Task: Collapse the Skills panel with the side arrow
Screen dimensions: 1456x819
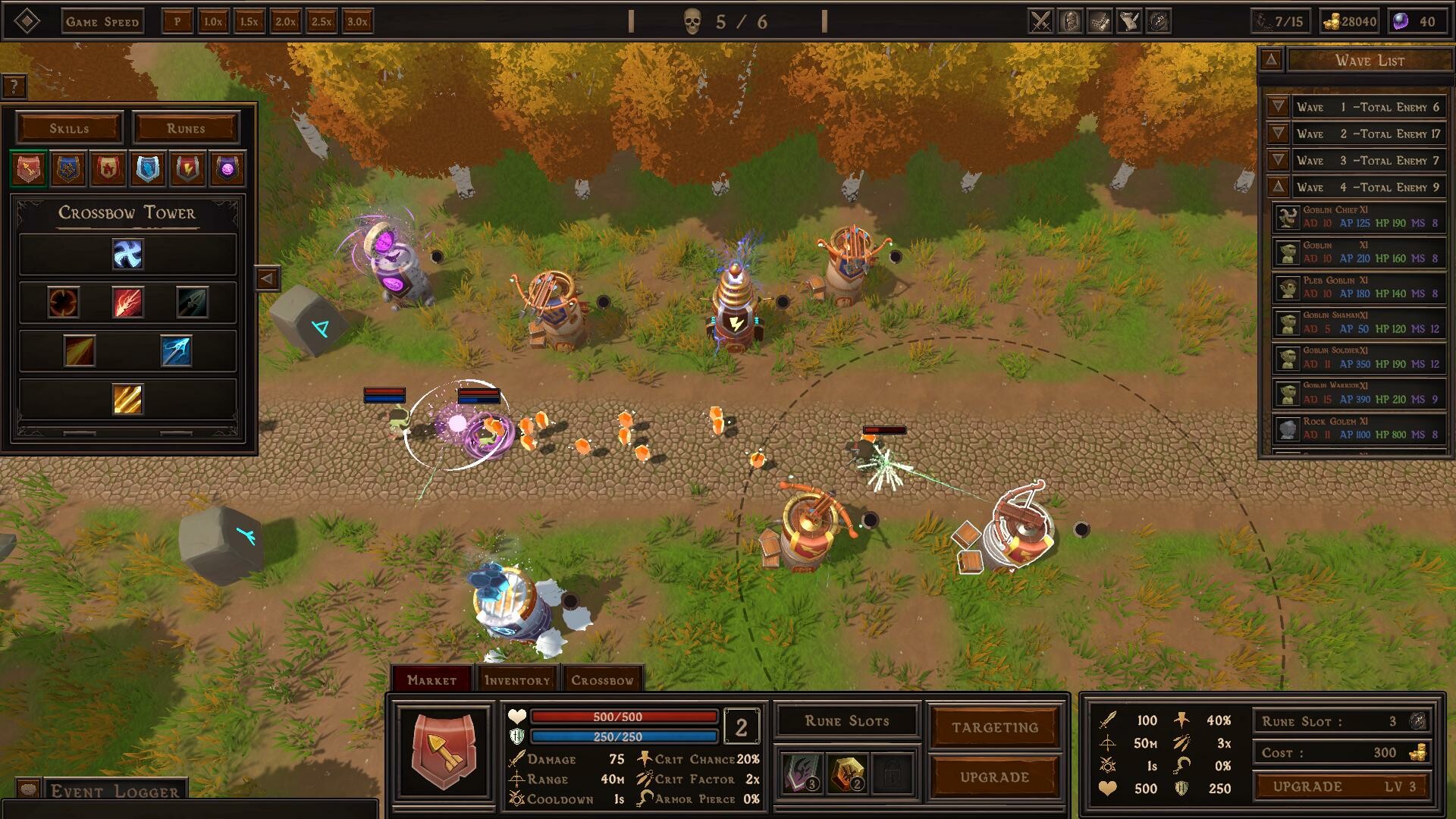Action: pos(268,277)
